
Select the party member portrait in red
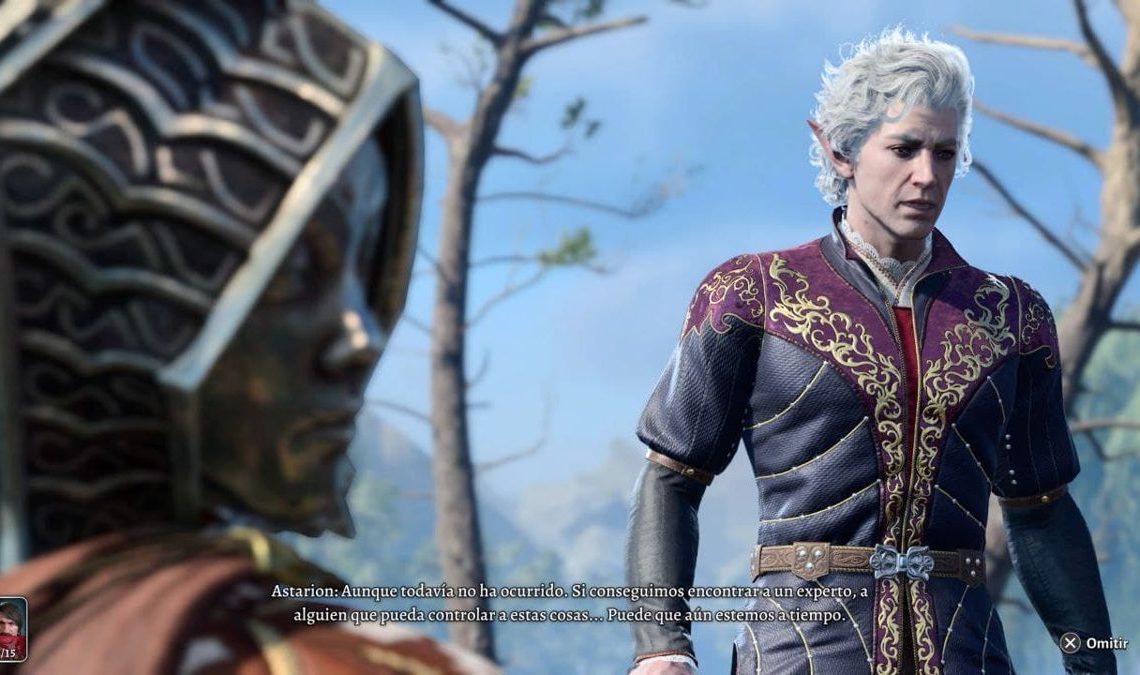[x=11, y=627]
